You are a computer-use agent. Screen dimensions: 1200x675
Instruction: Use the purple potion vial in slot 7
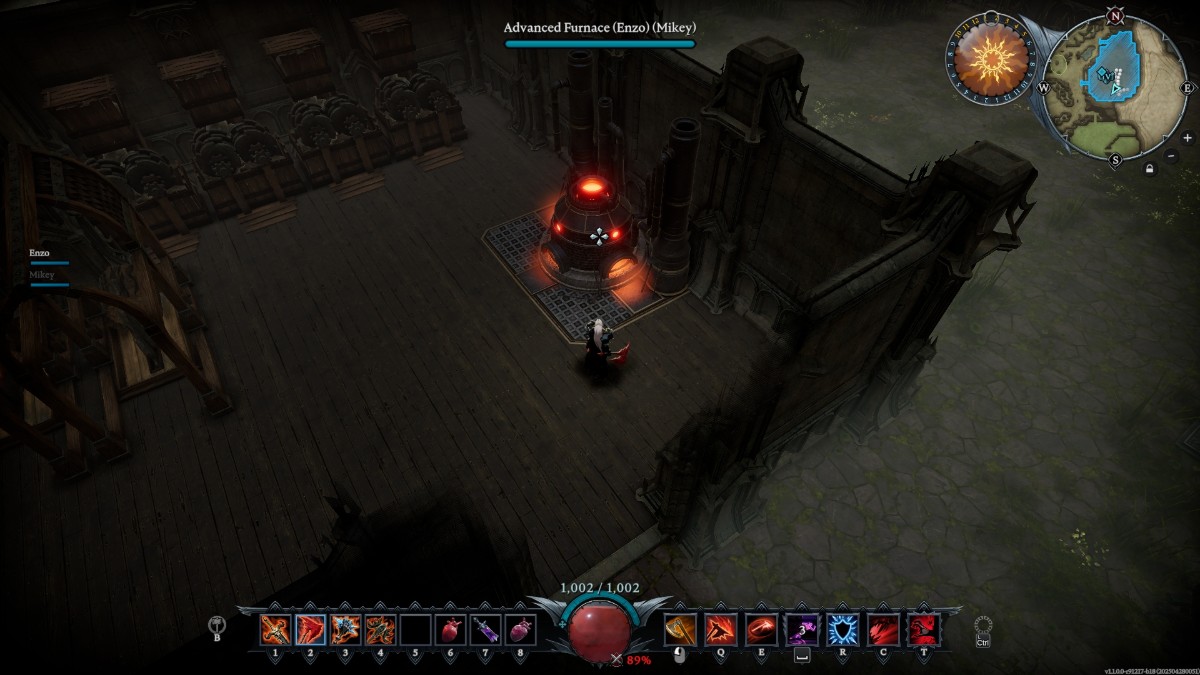[x=486, y=629]
